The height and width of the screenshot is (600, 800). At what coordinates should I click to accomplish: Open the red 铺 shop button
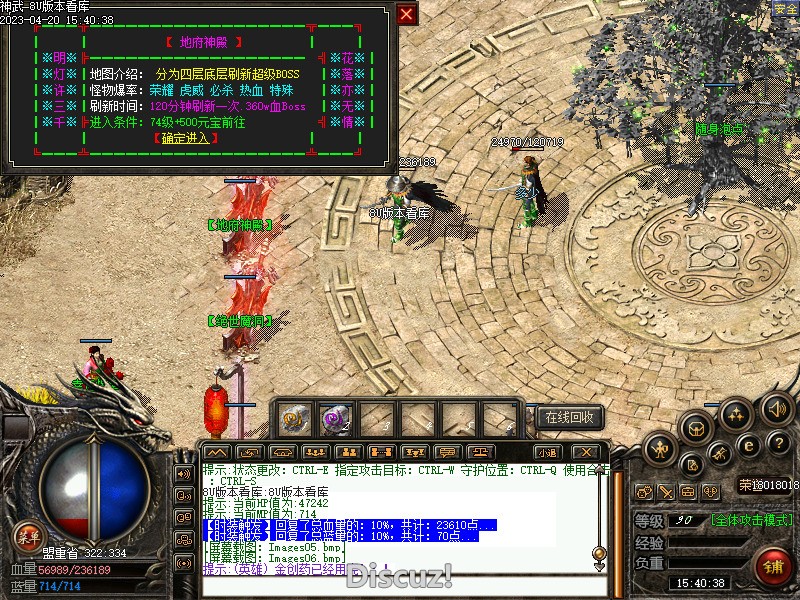click(x=773, y=566)
